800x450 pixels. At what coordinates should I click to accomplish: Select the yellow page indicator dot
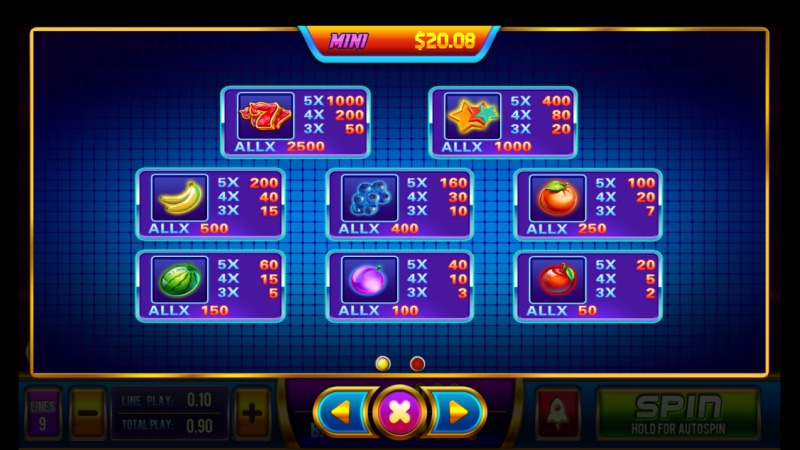coord(382,363)
